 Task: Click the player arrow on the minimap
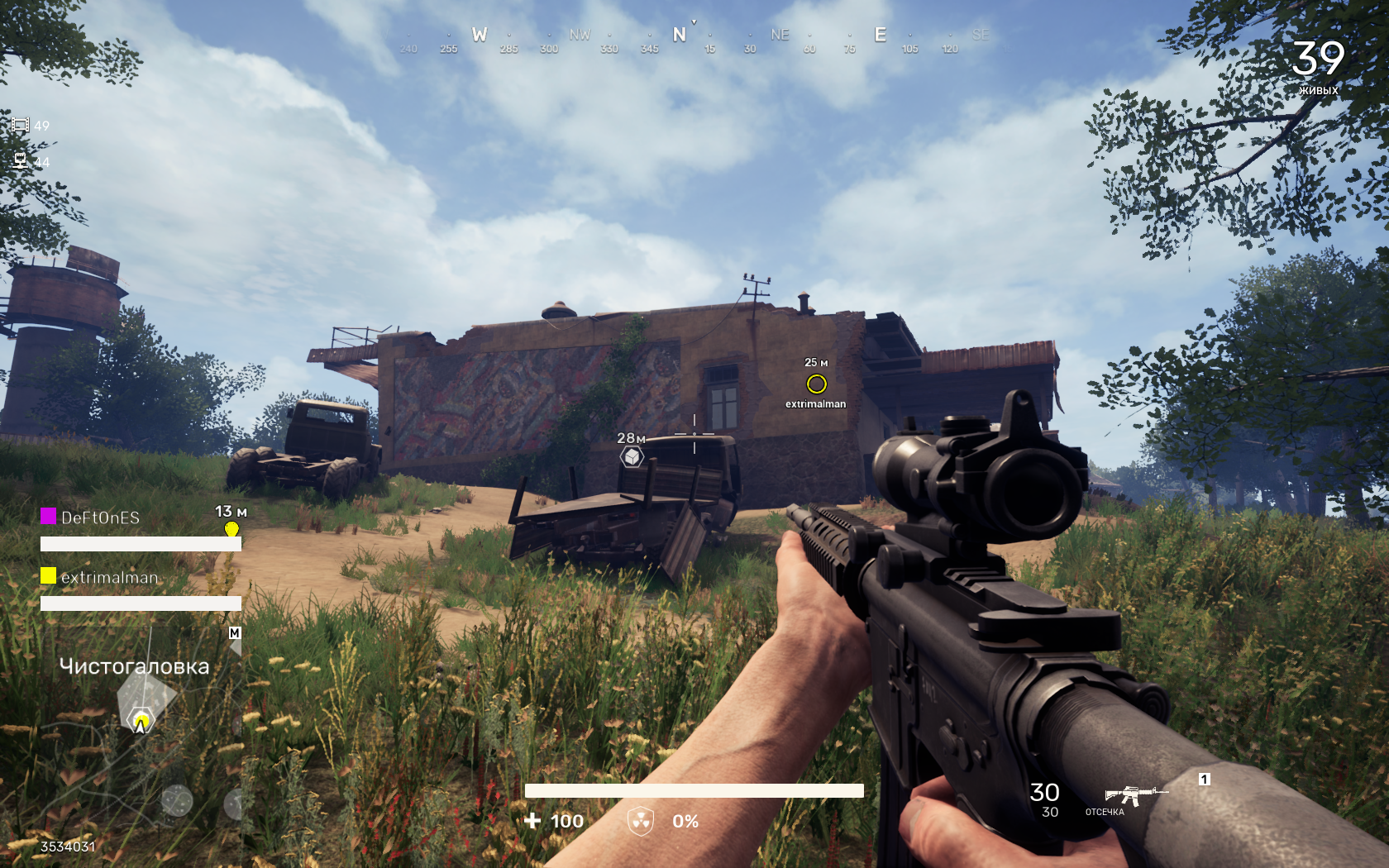pos(141,723)
